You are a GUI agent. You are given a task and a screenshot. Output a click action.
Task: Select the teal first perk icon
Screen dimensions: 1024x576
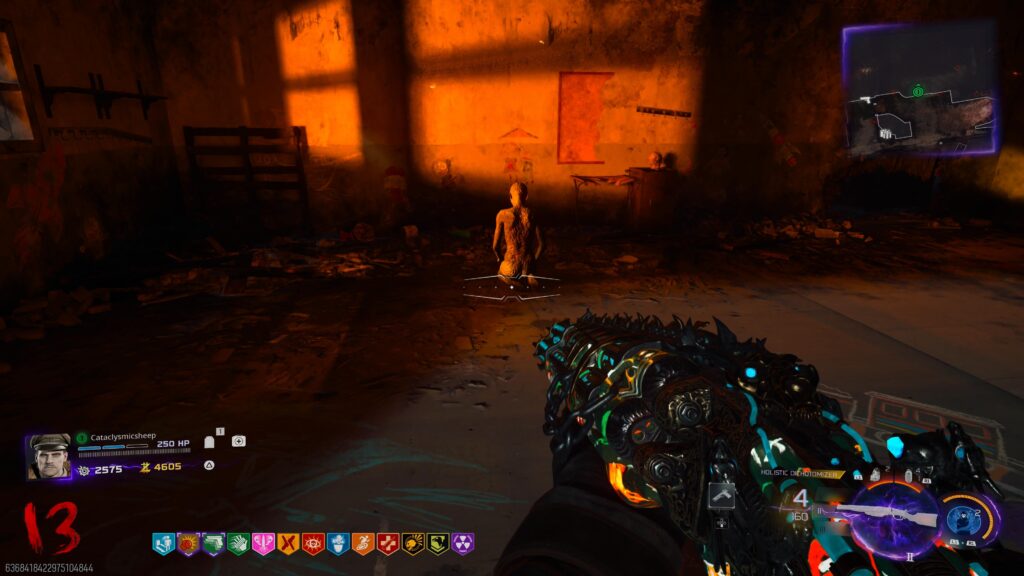(x=163, y=543)
